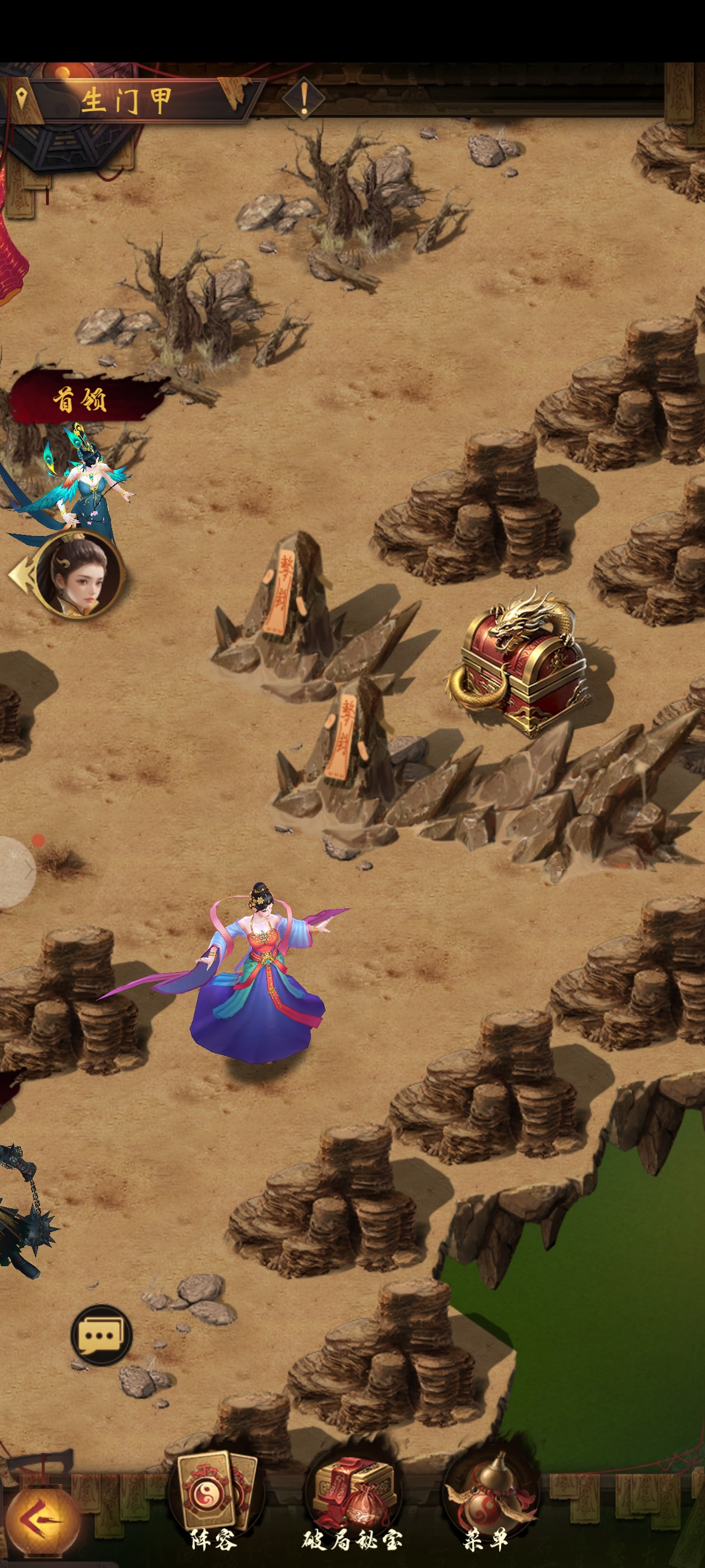Viewport: 705px width, 1568px height.
Task: Open the chat bubble icon
Action: [x=101, y=1335]
